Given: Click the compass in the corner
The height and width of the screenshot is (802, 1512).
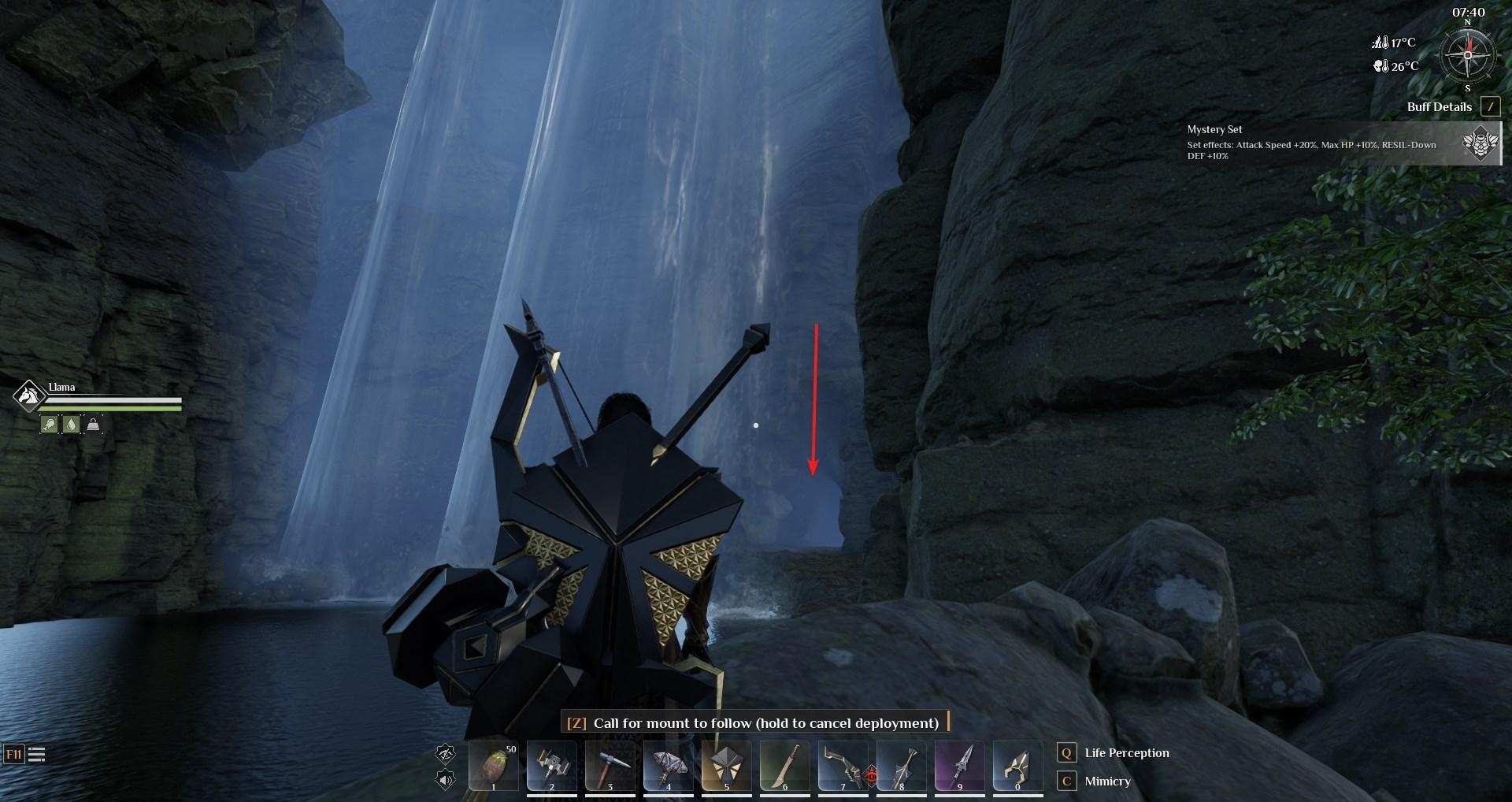Looking at the screenshot, I should [x=1467, y=56].
